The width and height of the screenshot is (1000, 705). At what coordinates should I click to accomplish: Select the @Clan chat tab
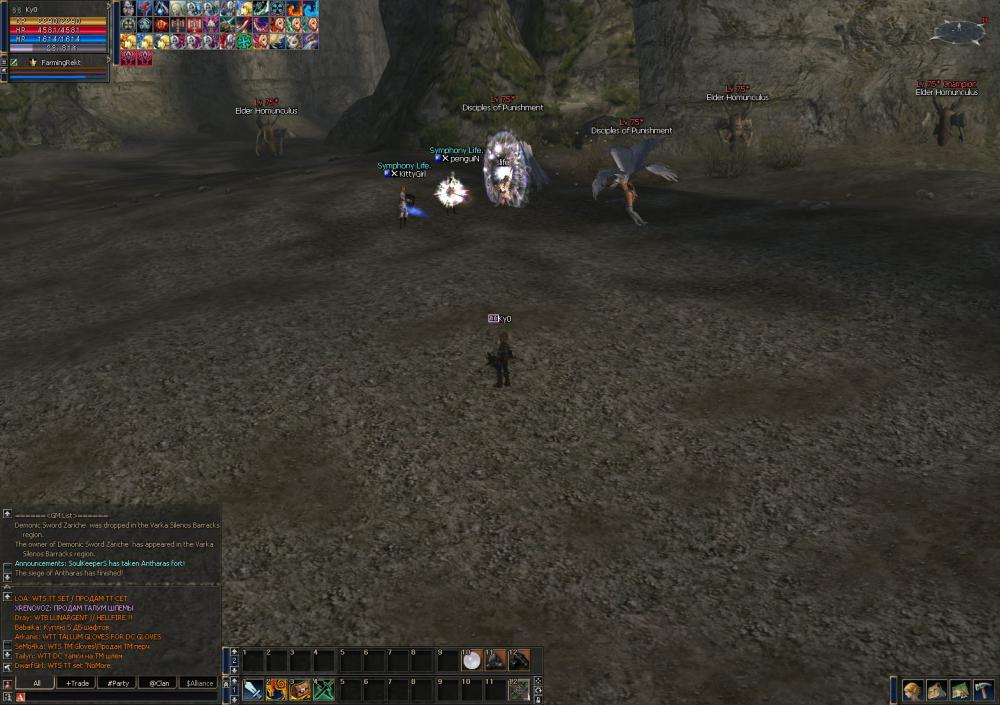pyautogui.click(x=158, y=683)
